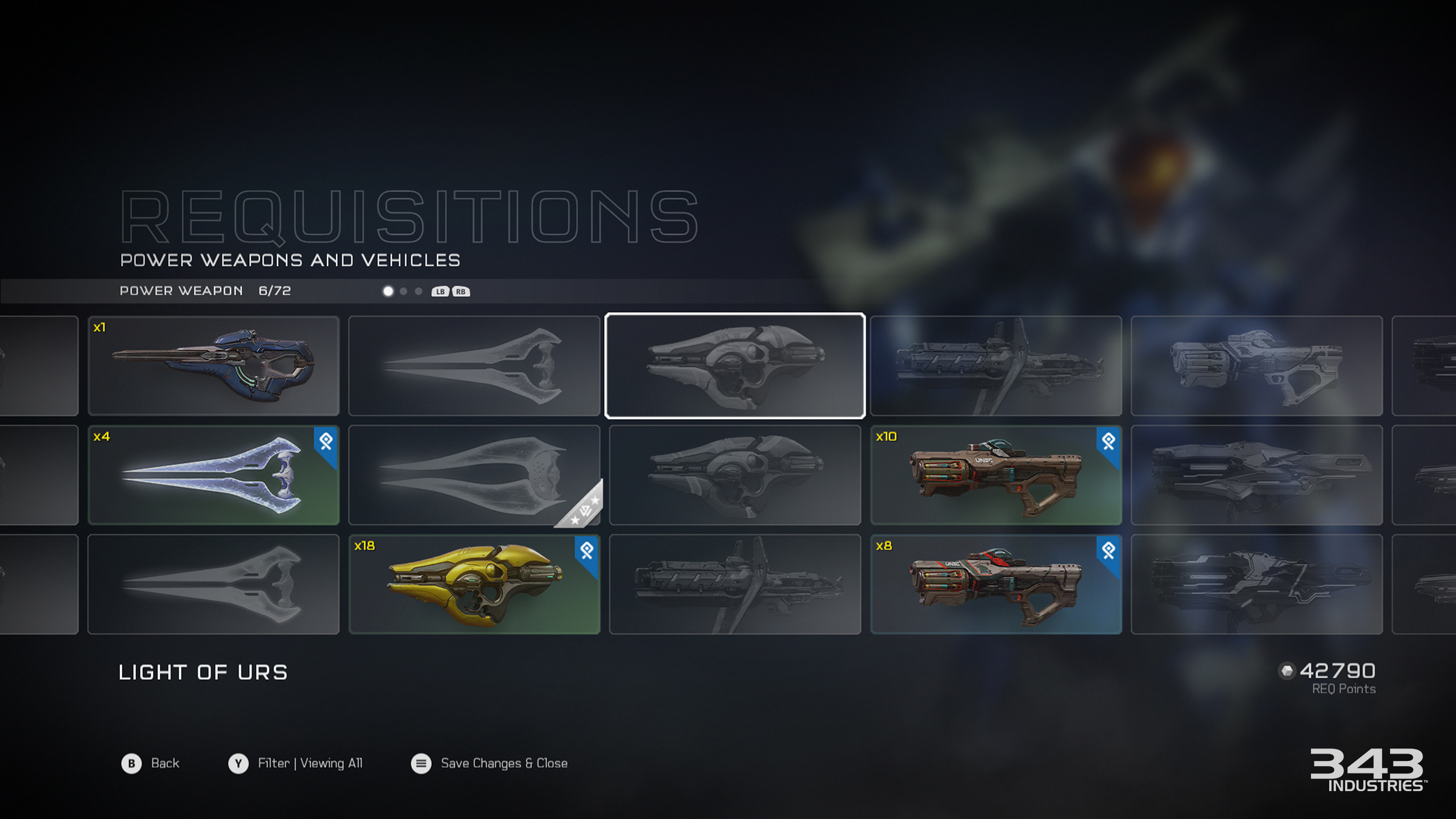Image resolution: width=1456 pixels, height=819 pixels.
Task: Choose Save Changes & Close
Action: tap(490, 763)
